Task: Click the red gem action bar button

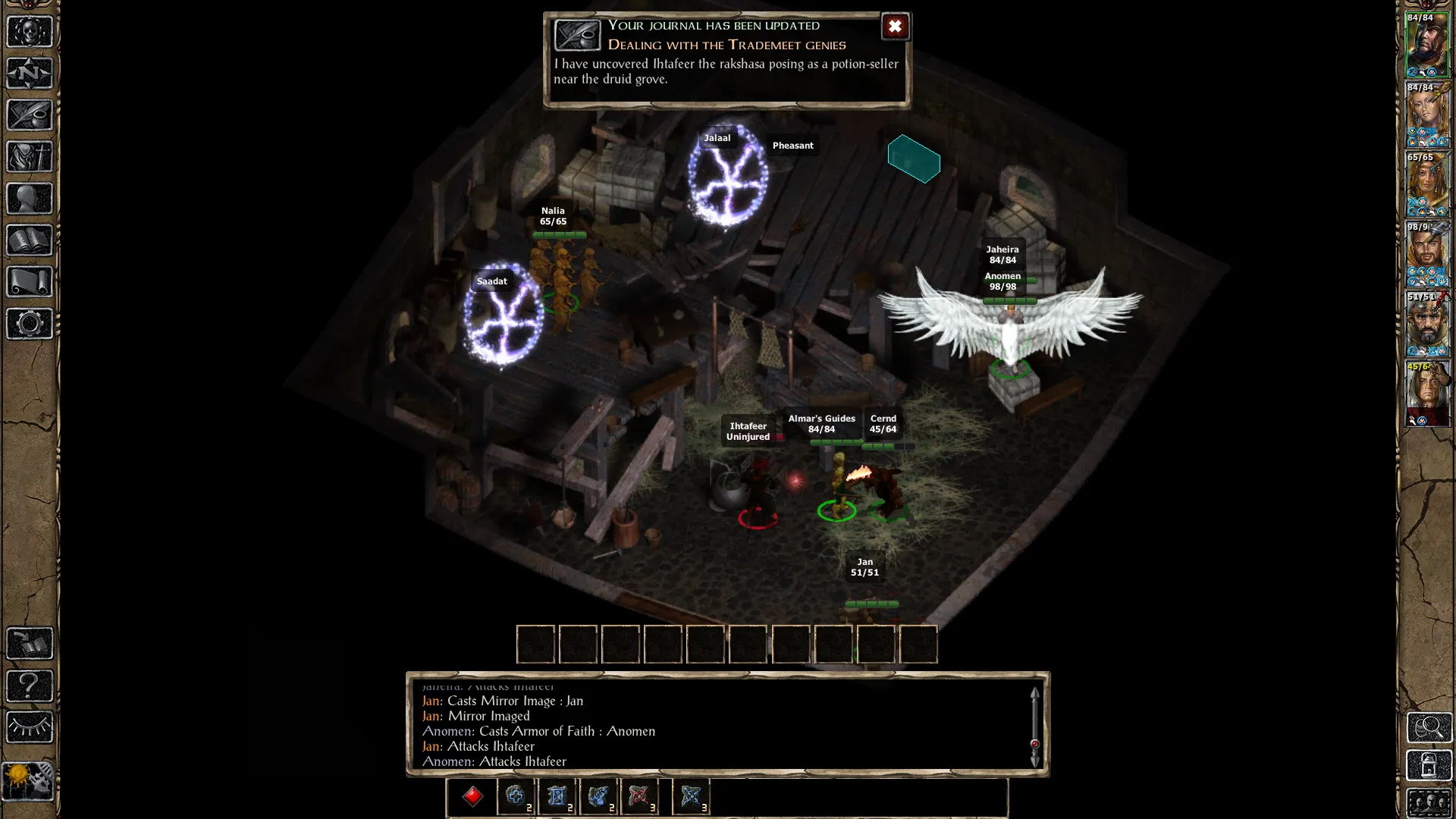Action: point(472,796)
